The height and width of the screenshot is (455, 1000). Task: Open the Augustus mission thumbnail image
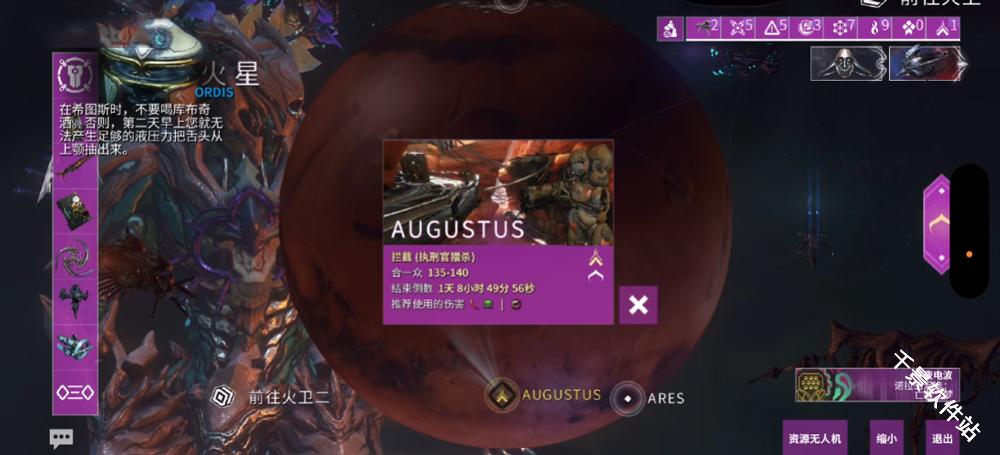click(x=498, y=190)
